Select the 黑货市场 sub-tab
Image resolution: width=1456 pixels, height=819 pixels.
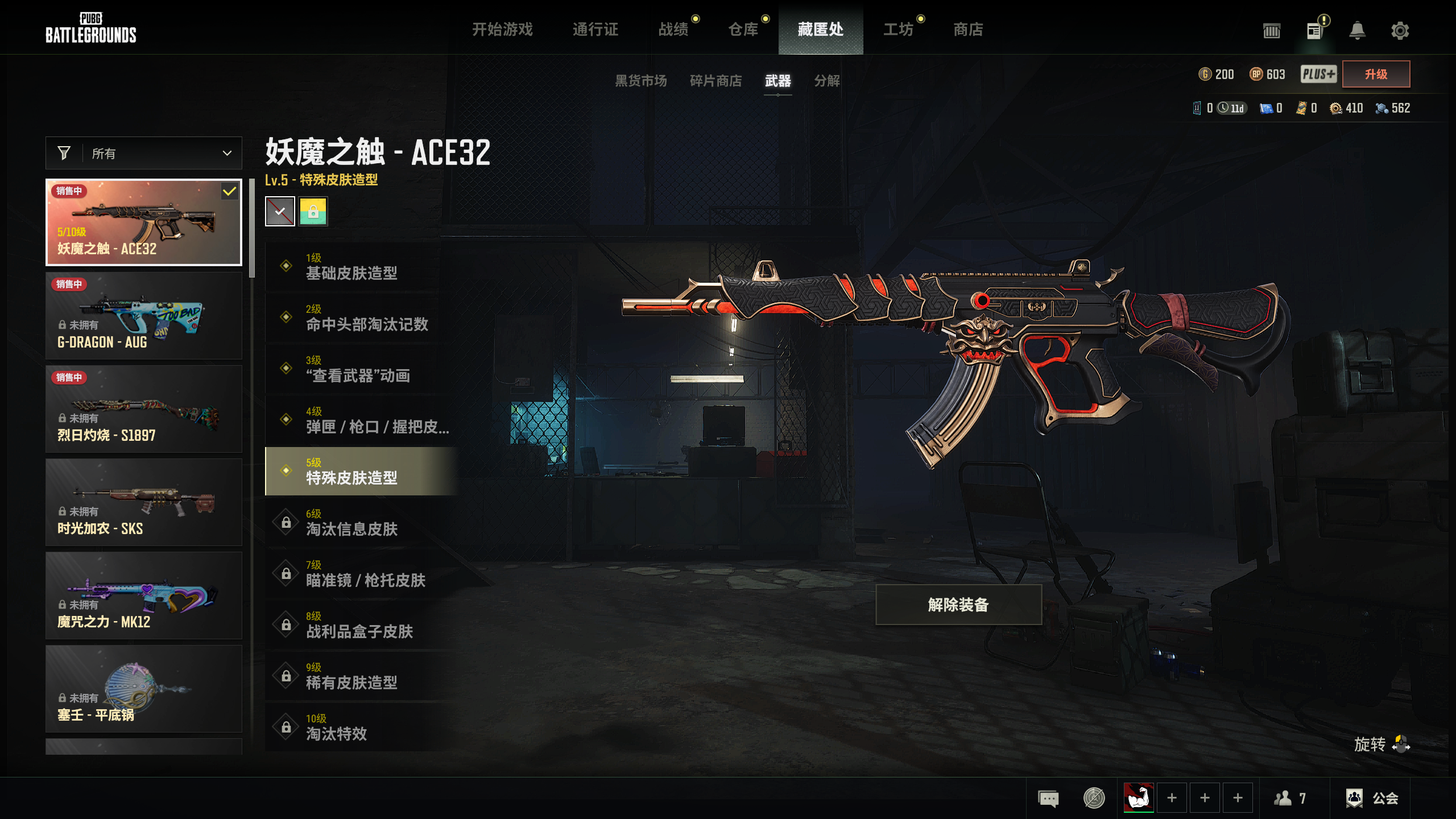coord(640,81)
